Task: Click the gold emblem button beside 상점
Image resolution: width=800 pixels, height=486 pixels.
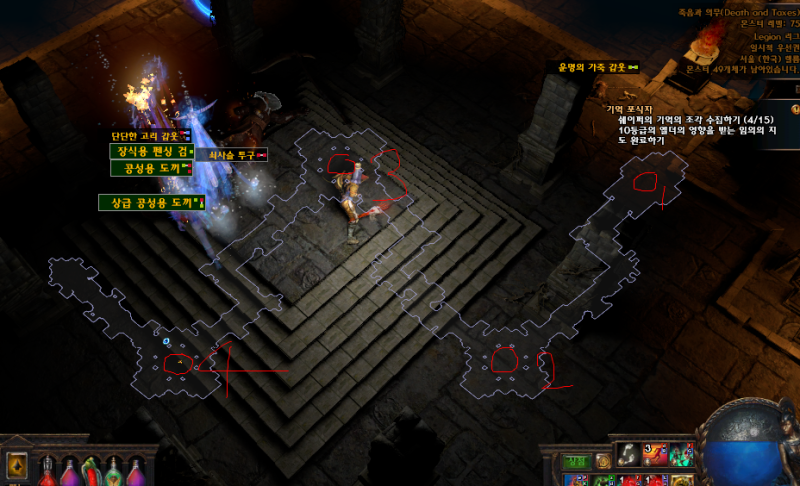Action: click(x=602, y=461)
